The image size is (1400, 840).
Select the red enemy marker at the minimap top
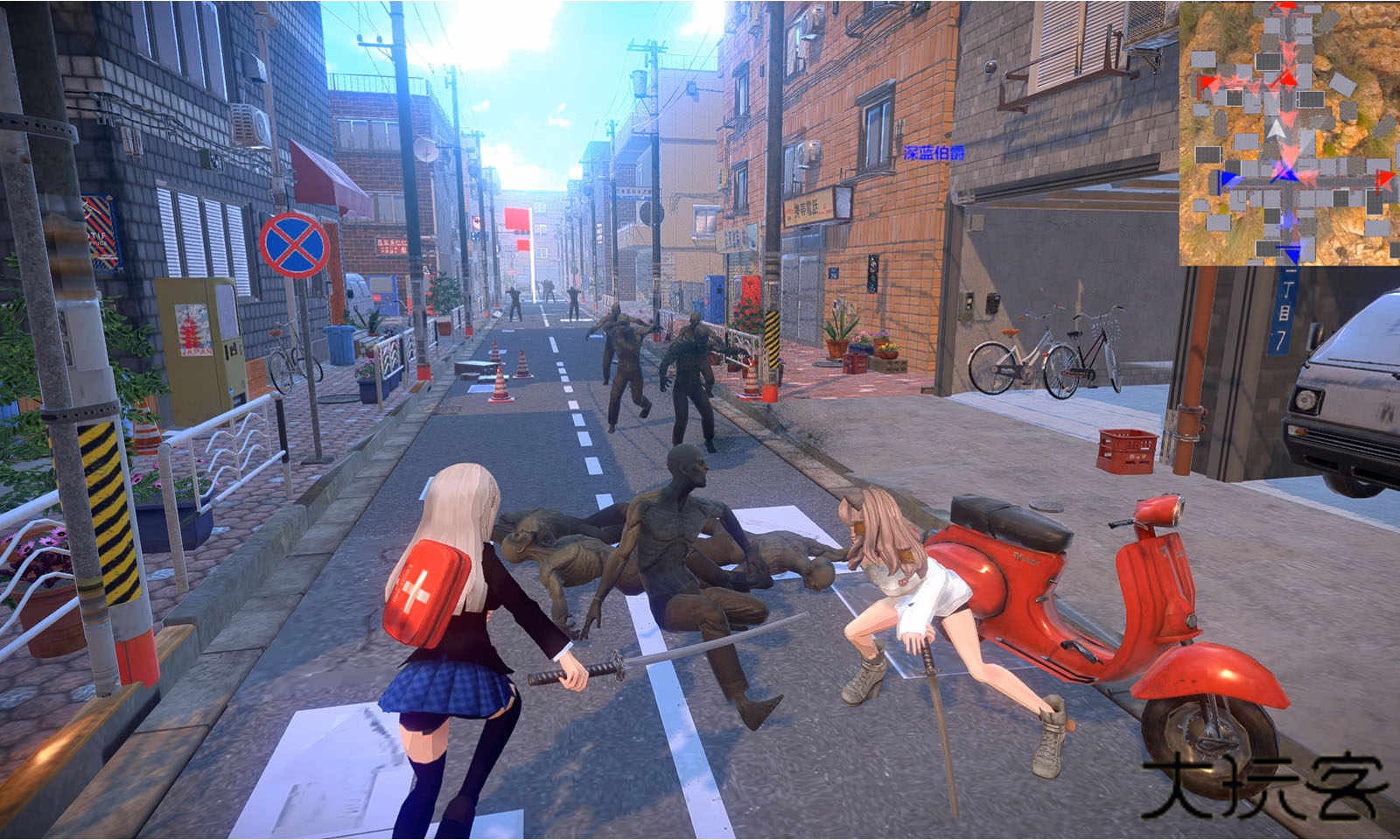click(x=1284, y=7)
